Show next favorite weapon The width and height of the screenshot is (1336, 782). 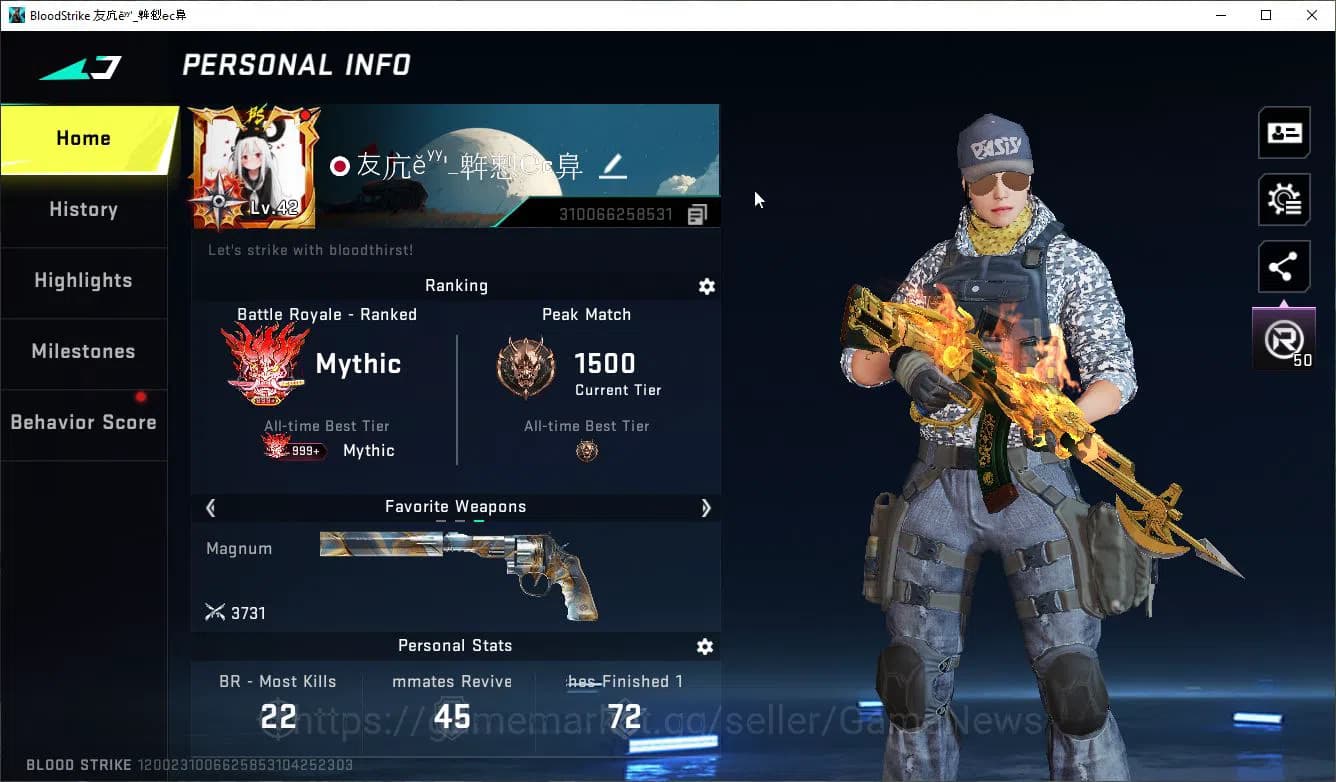click(706, 508)
